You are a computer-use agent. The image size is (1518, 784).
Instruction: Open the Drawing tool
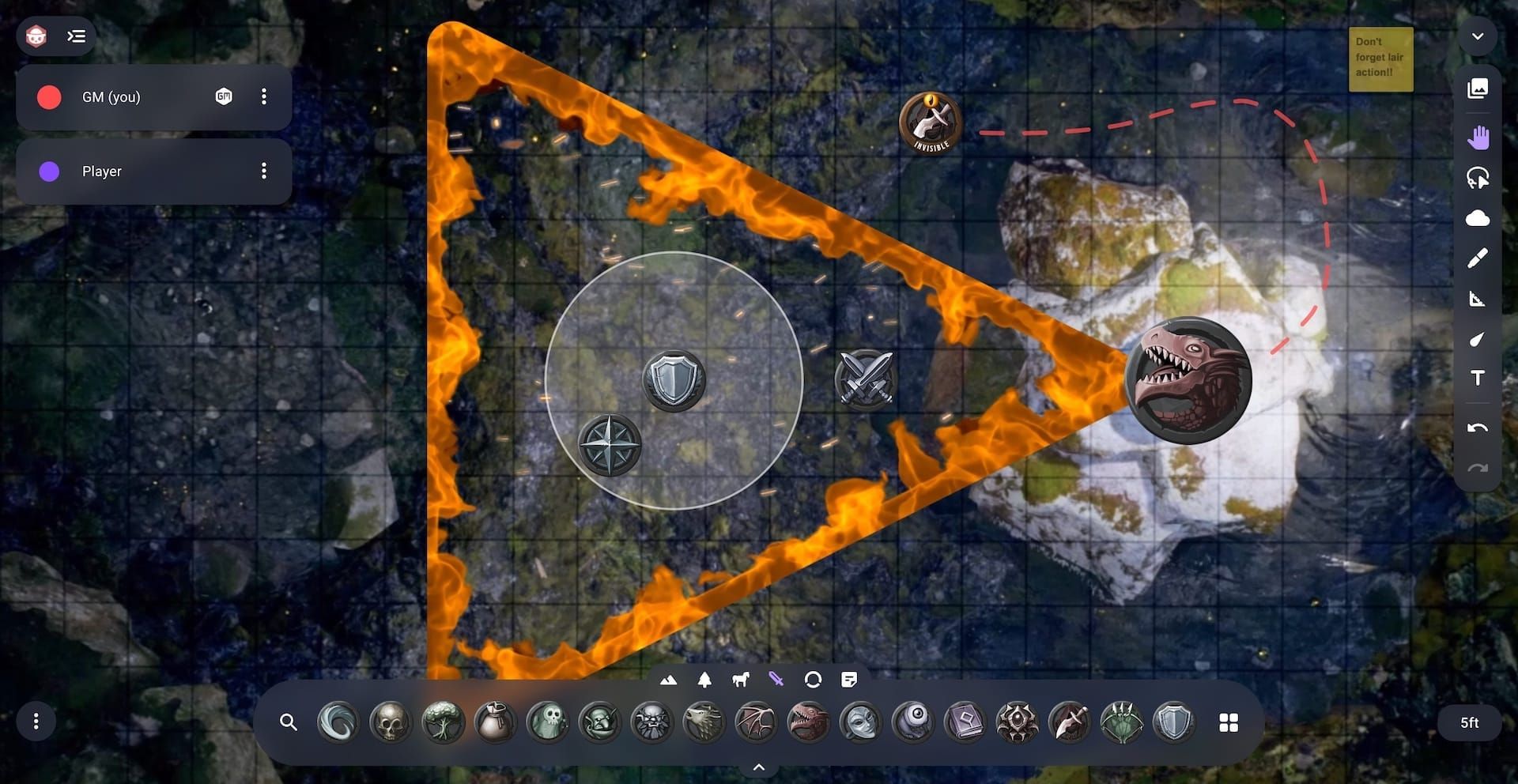1478,258
